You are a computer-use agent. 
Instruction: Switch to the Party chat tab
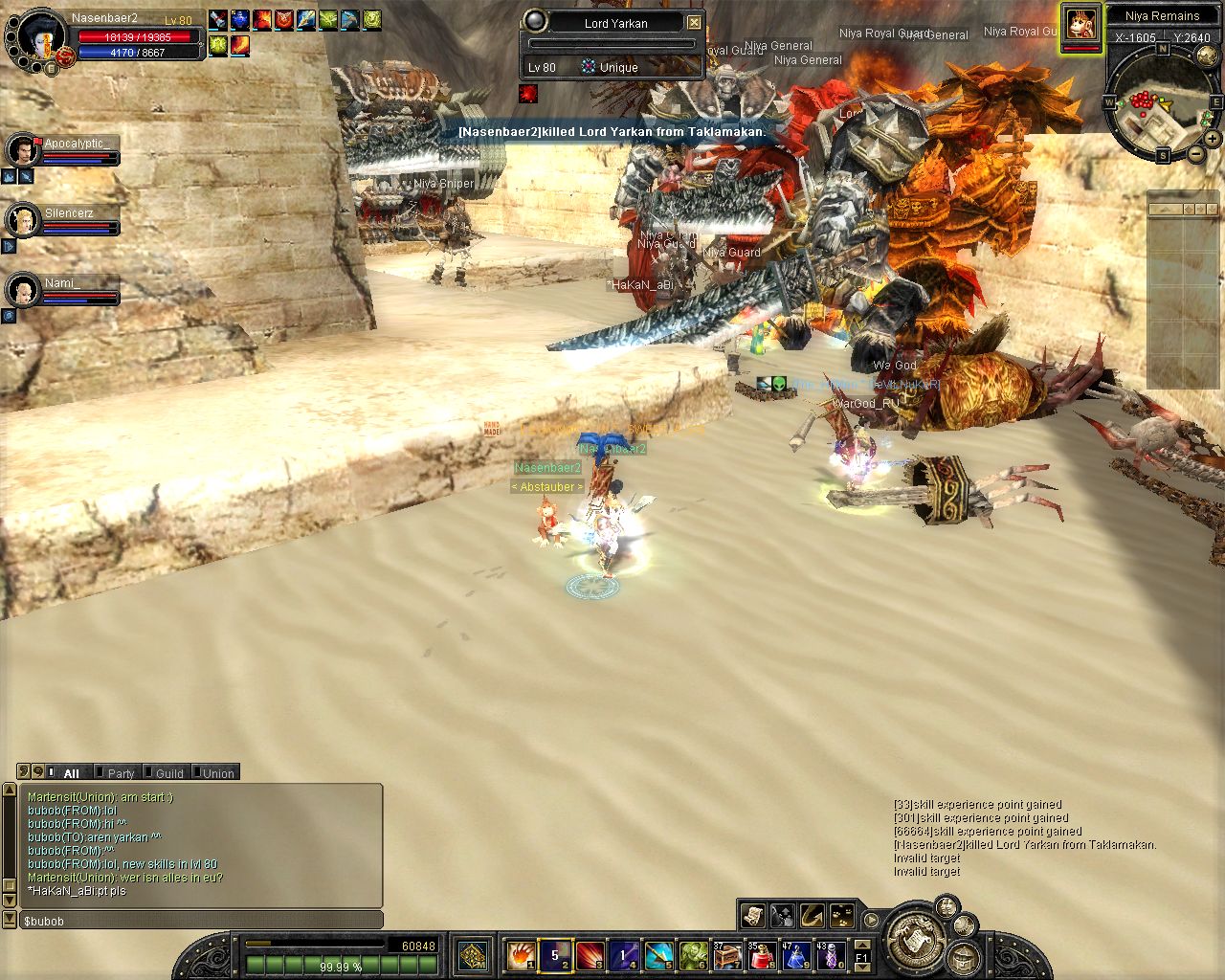pyautogui.click(x=121, y=773)
